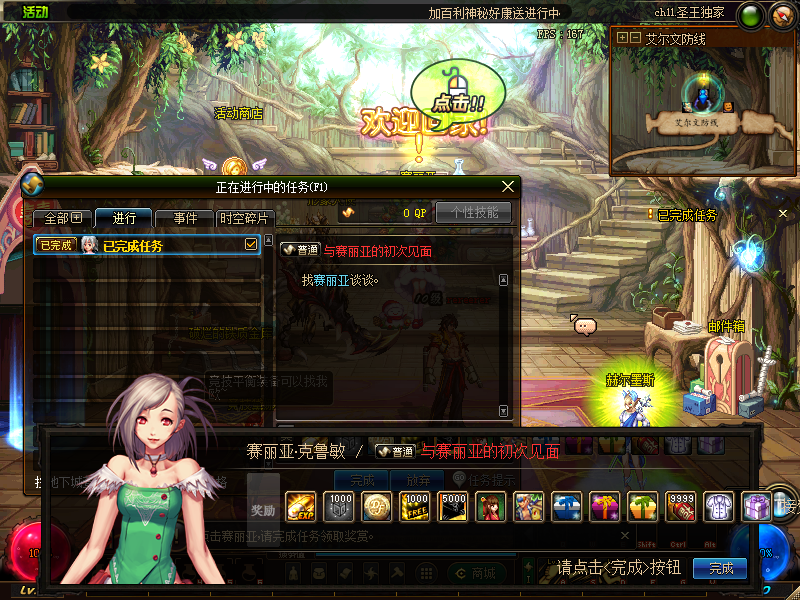This screenshot has height=600, width=800.
Task: Open the 商城 (Shop) button
Action: (481, 573)
